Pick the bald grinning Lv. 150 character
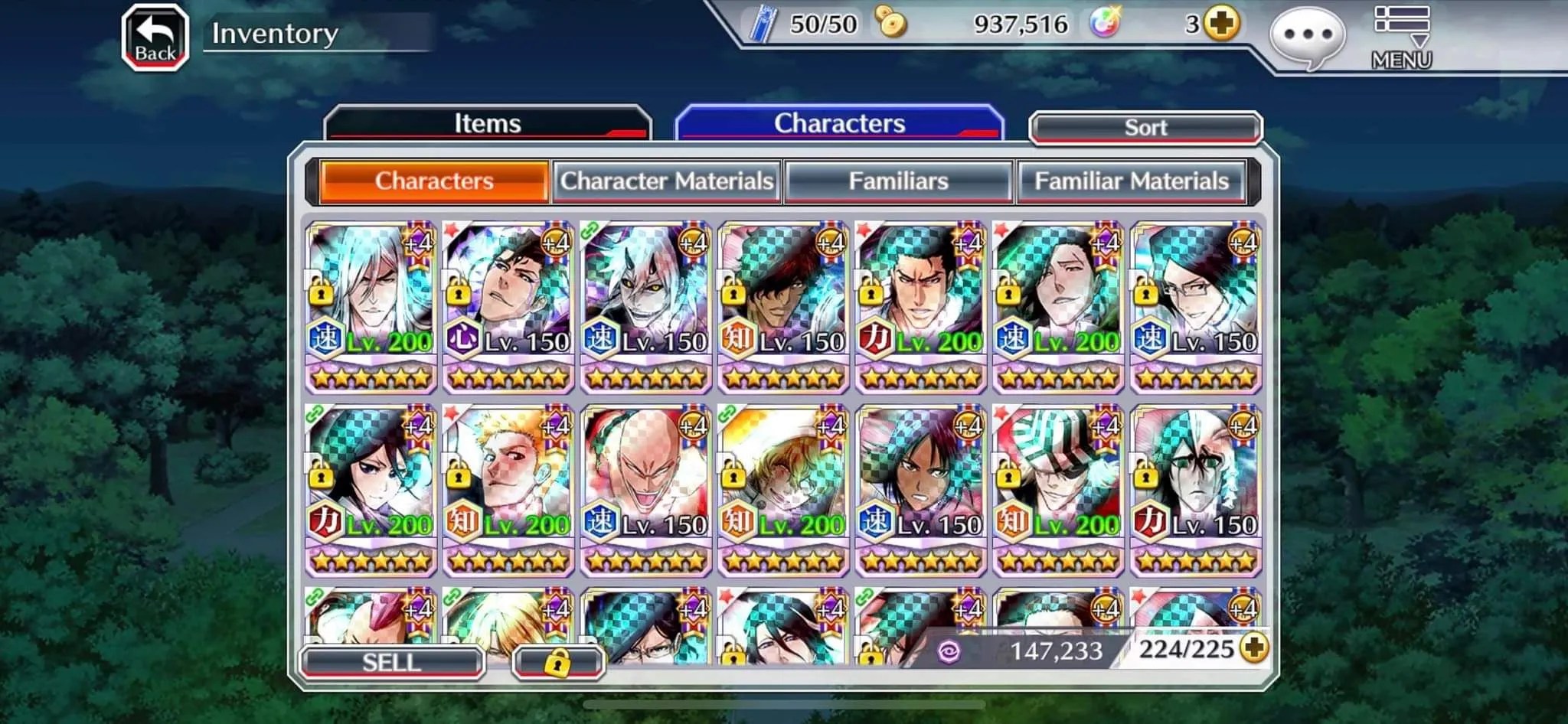Viewport: 1568px width, 724px height. point(646,490)
